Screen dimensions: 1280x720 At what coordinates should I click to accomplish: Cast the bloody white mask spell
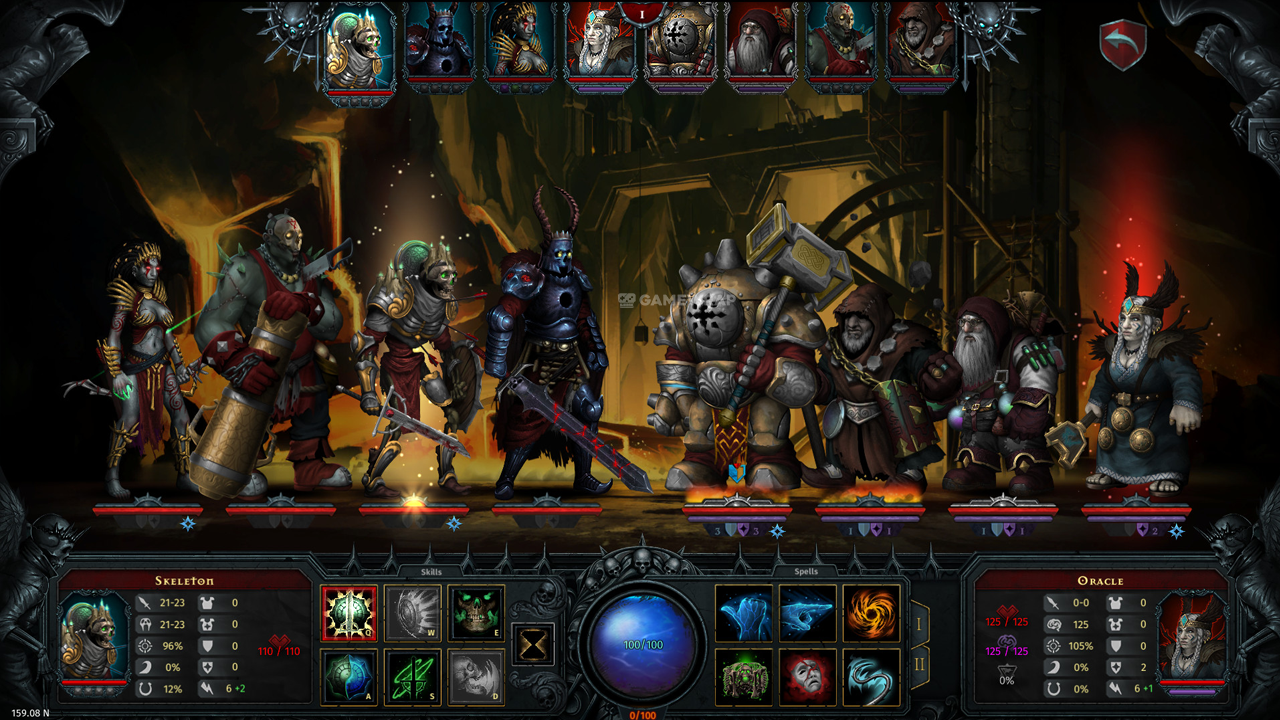807,677
